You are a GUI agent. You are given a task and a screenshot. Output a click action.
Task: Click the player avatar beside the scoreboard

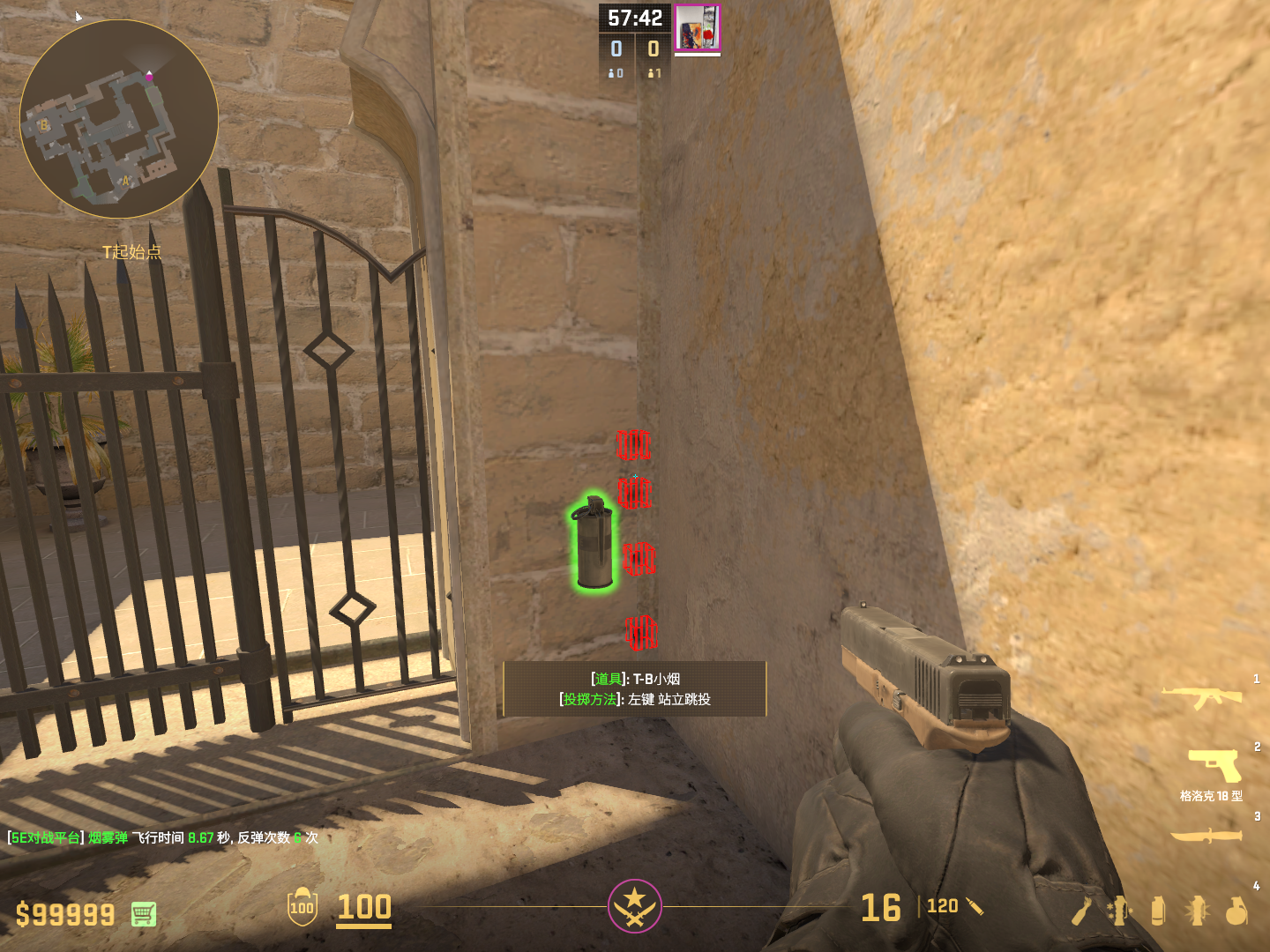tap(697, 27)
